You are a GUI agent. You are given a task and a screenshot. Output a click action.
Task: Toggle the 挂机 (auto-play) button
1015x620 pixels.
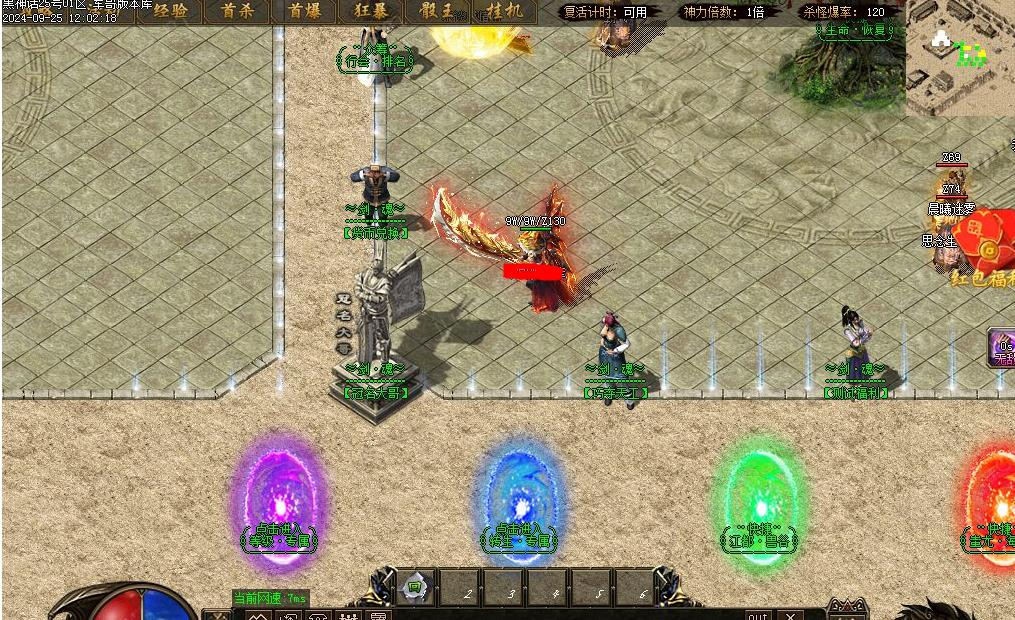(504, 12)
